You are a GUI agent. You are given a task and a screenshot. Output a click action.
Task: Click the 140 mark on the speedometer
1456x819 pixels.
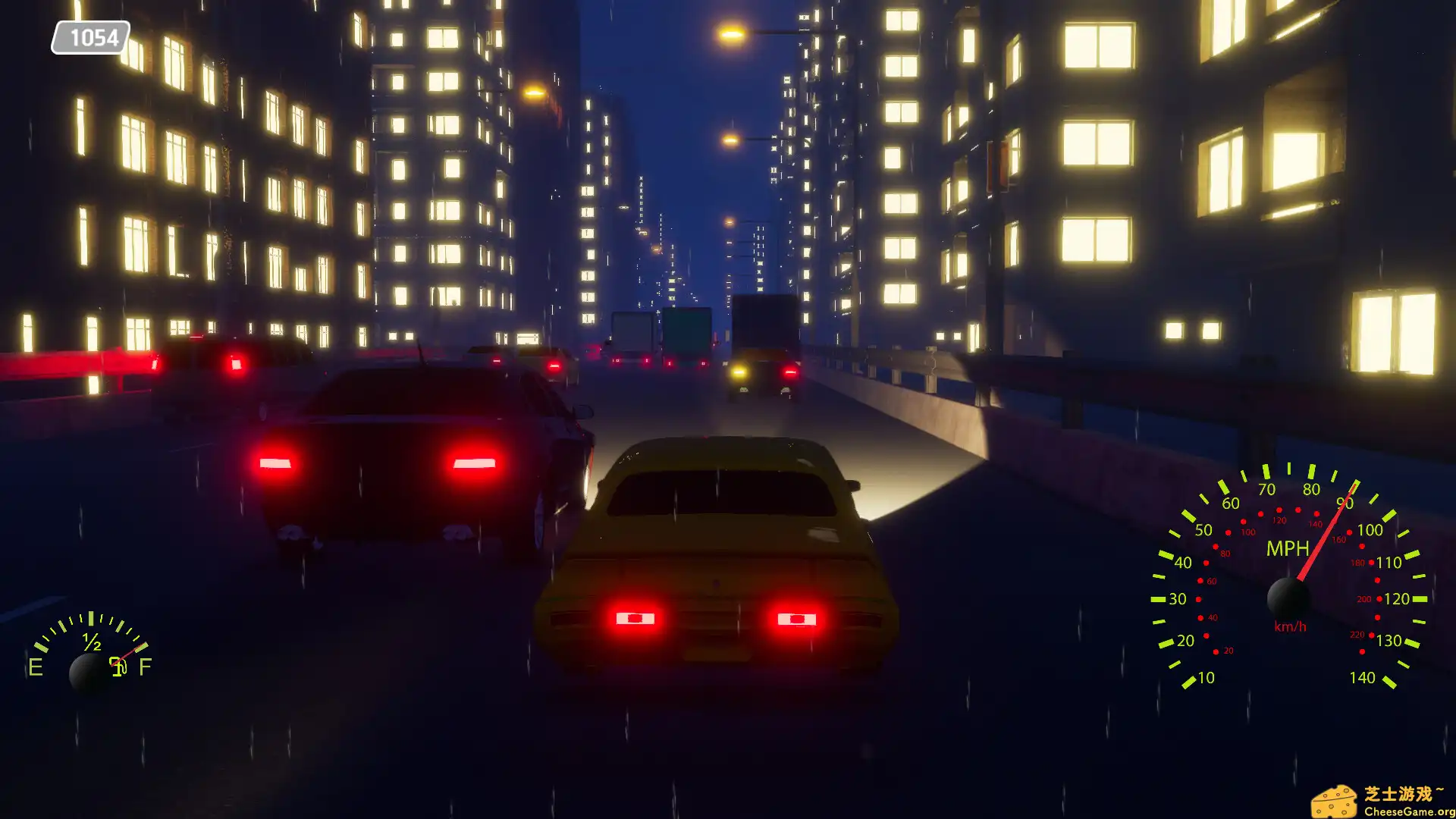[1363, 677]
